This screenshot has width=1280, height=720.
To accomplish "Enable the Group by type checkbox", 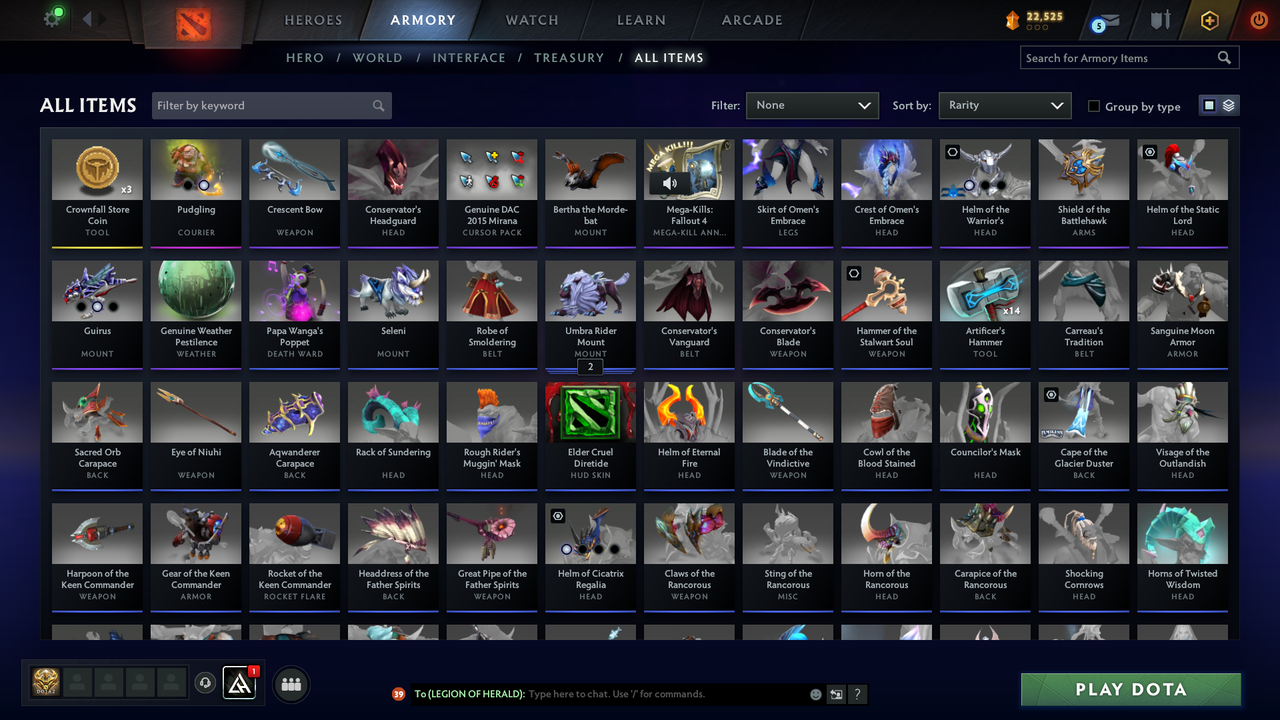I will pyautogui.click(x=1094, y=106).
